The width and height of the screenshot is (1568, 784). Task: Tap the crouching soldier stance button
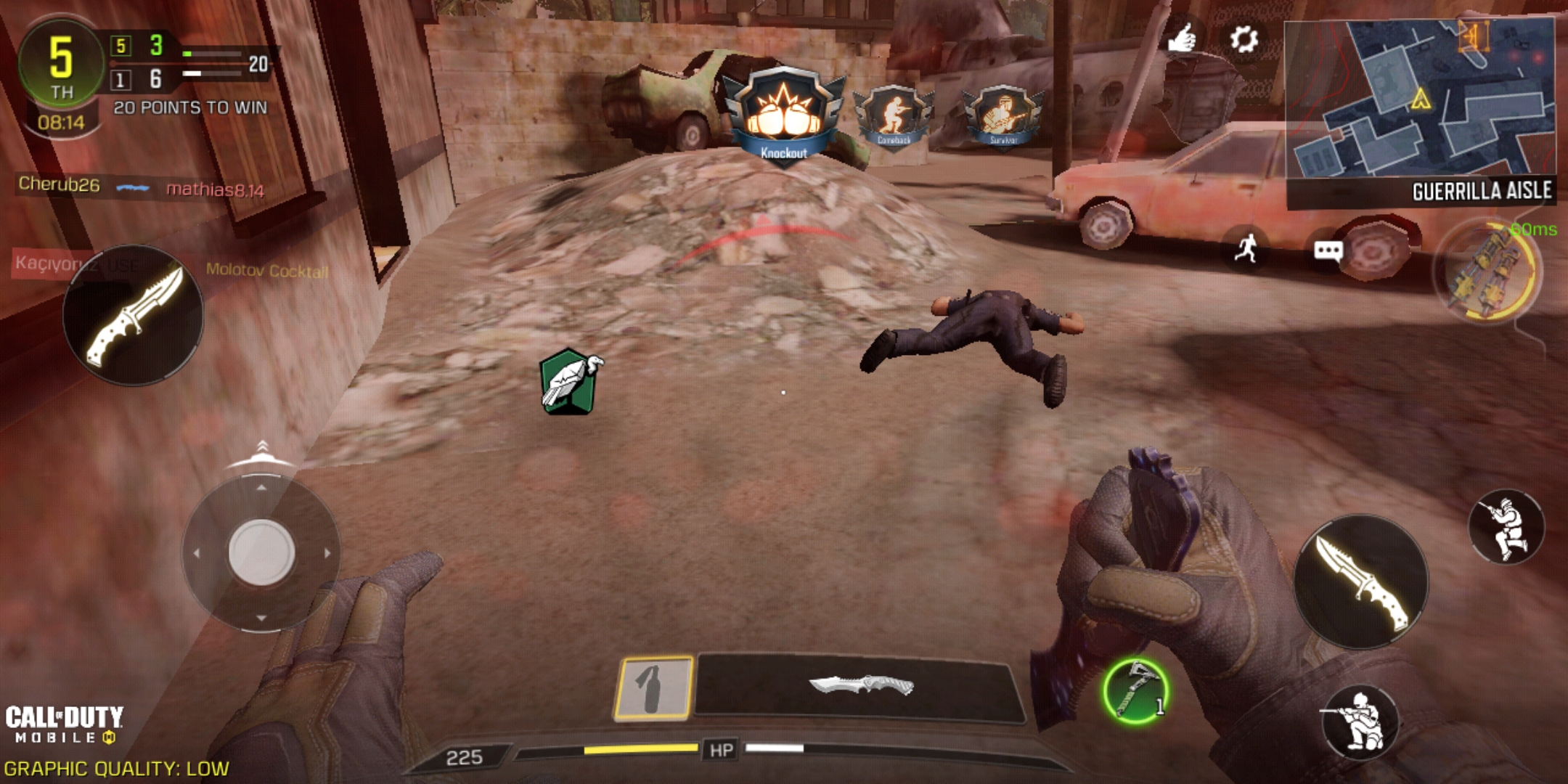[x=1360, y=721]
